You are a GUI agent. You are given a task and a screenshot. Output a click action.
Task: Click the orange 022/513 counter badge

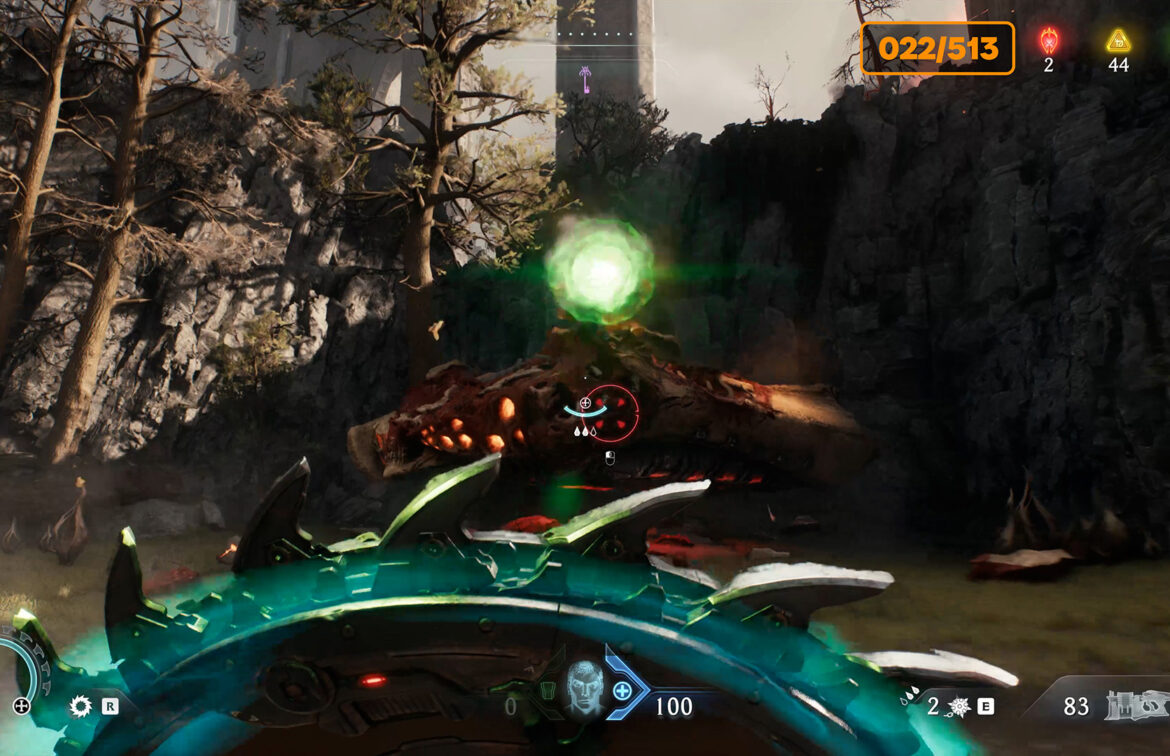[x=937, y=48]
